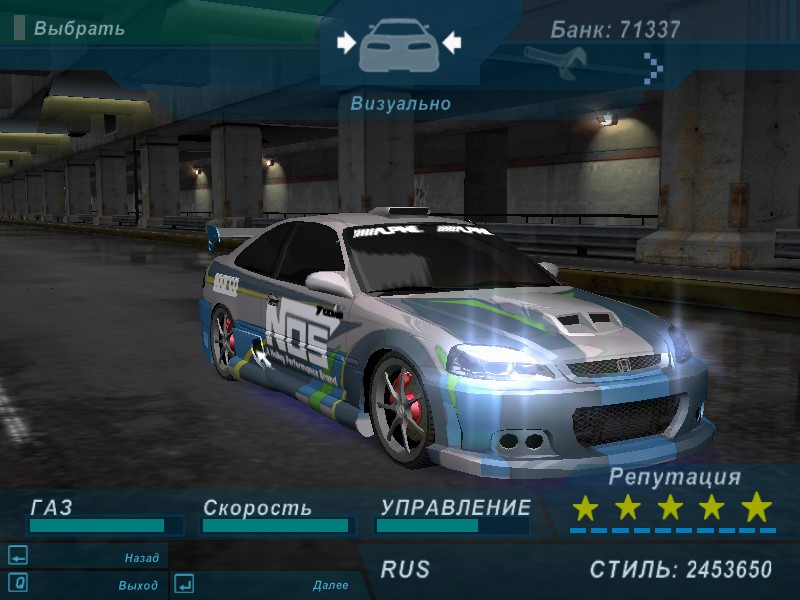Viewport: 800px width, 600px height.
Task: Choose Выход to exit the menu
Action: pyautogui.click(x=138, y=585)
